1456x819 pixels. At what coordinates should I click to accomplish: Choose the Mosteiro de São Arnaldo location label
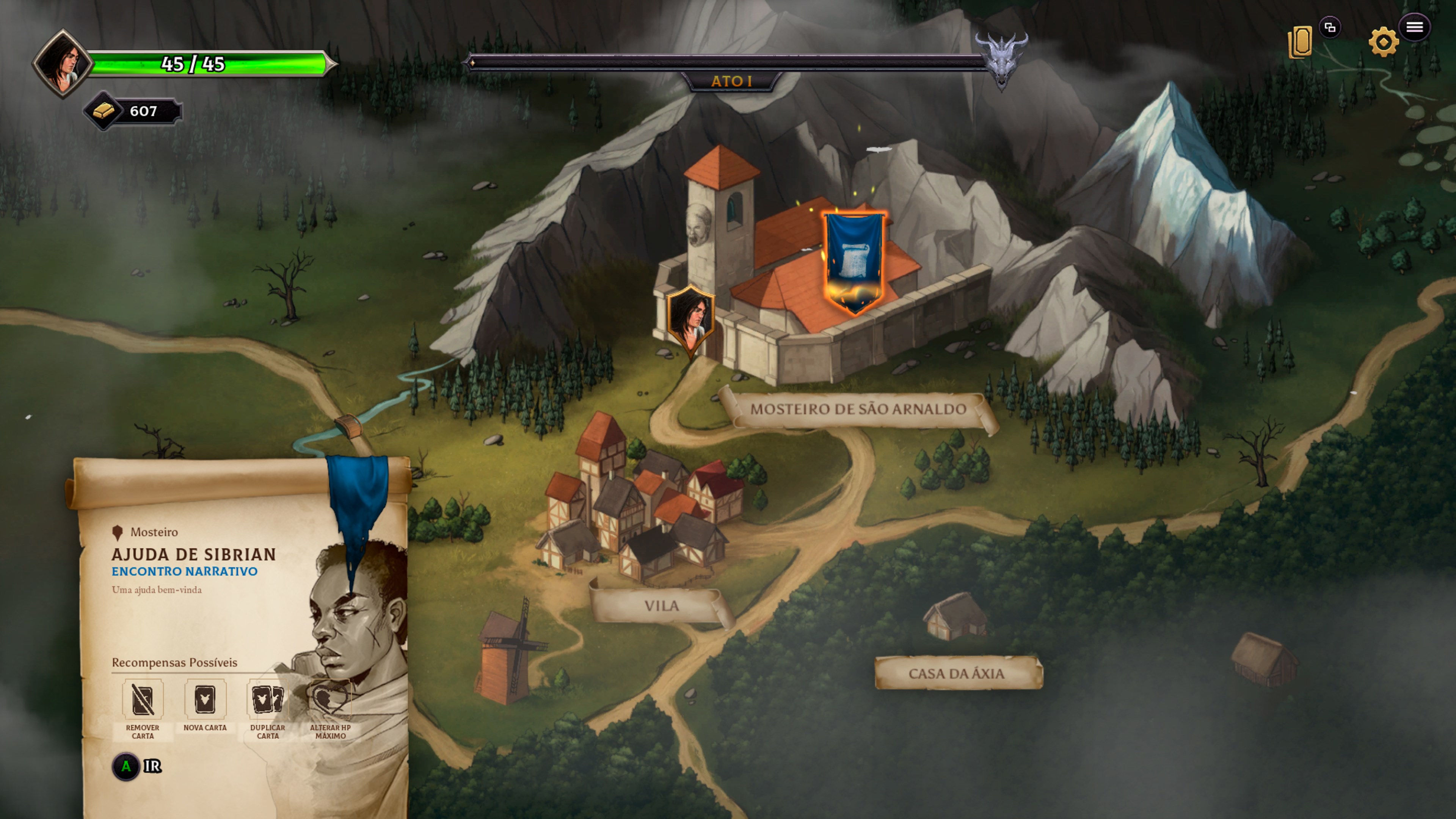pos(857,409)
